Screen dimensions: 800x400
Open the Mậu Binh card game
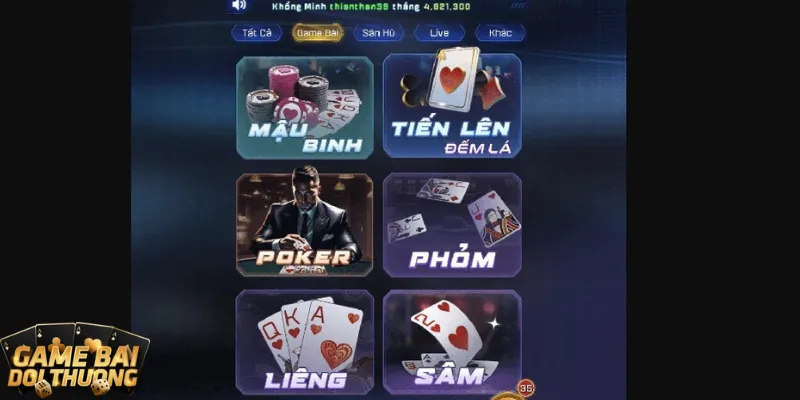point(305,107)
